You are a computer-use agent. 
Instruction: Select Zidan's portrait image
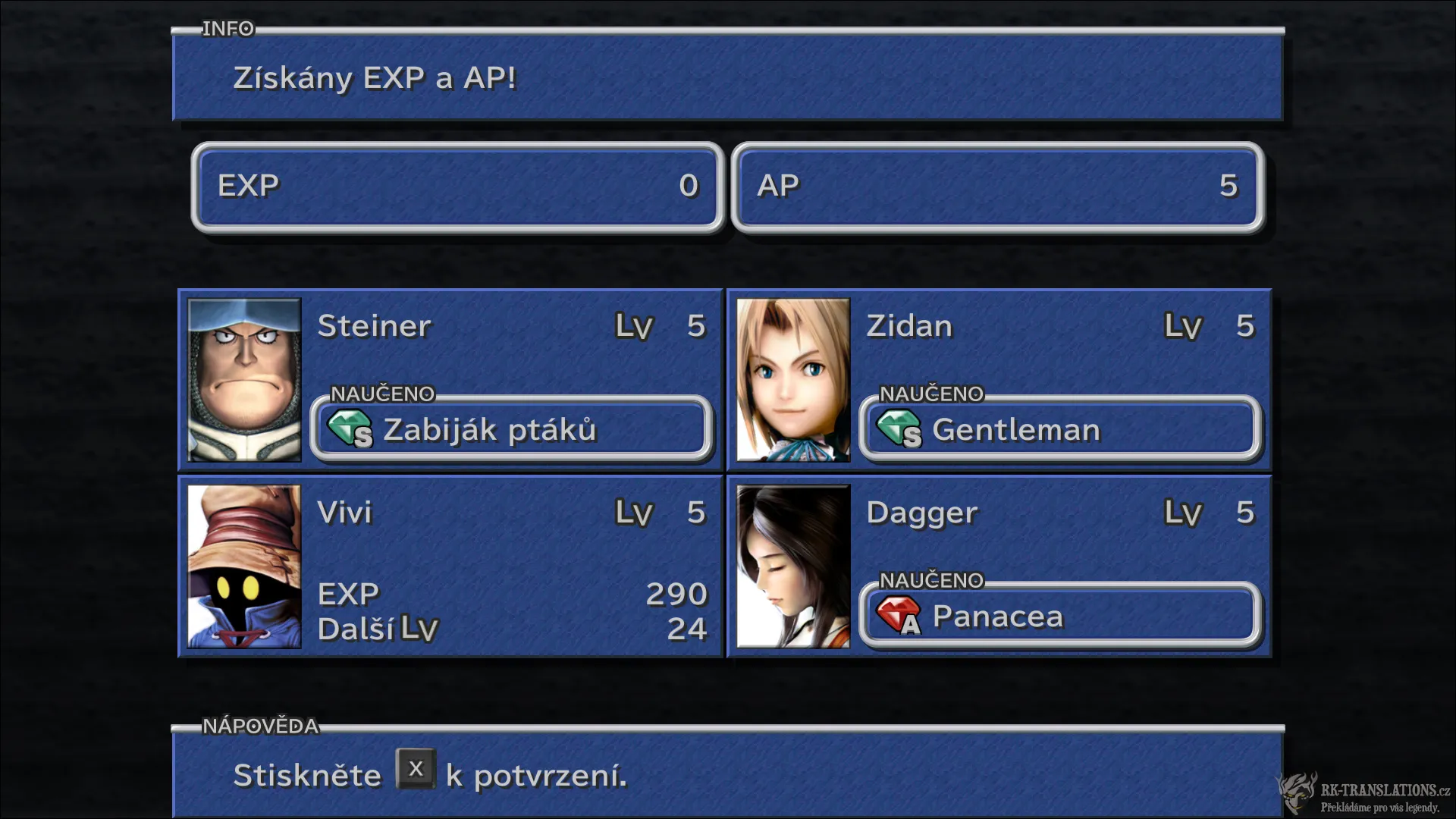[x=792, y=379]
